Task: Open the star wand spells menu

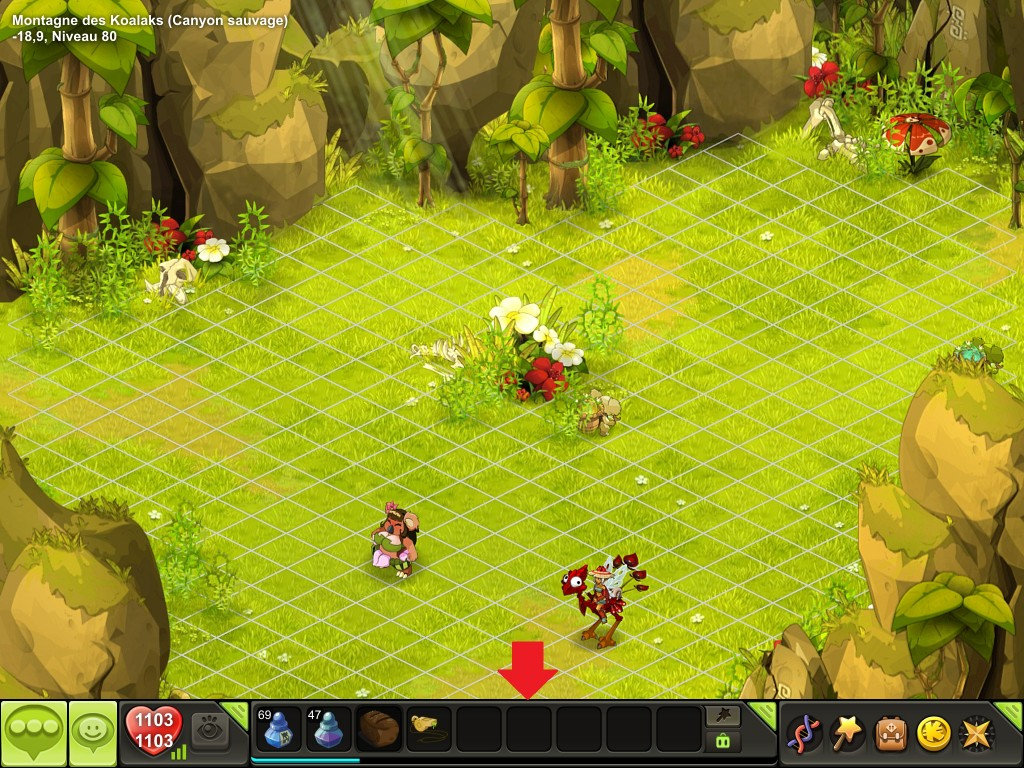Action: point(848,733)
